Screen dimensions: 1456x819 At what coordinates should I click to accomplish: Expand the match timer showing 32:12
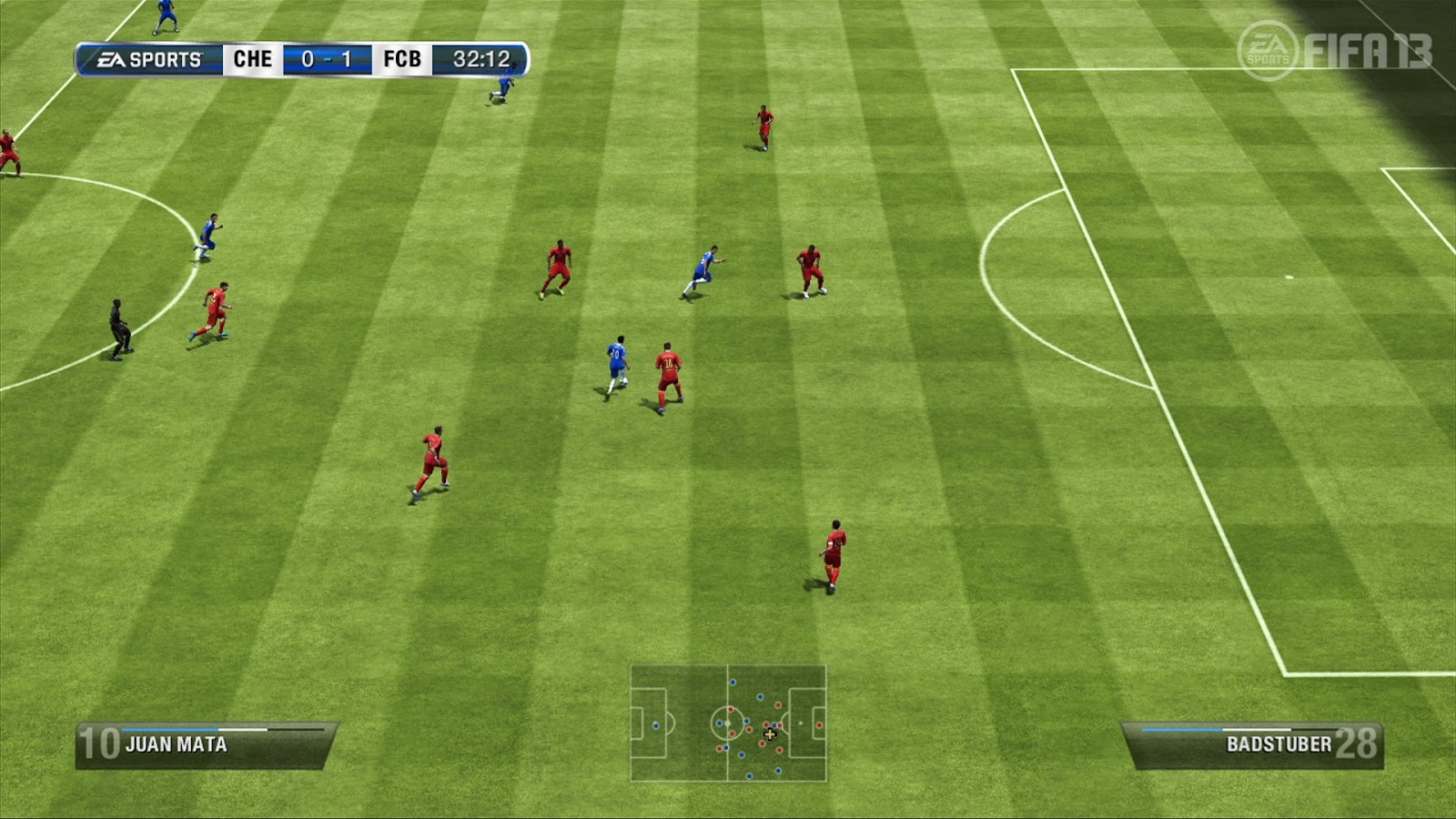[x=482, y=58]
